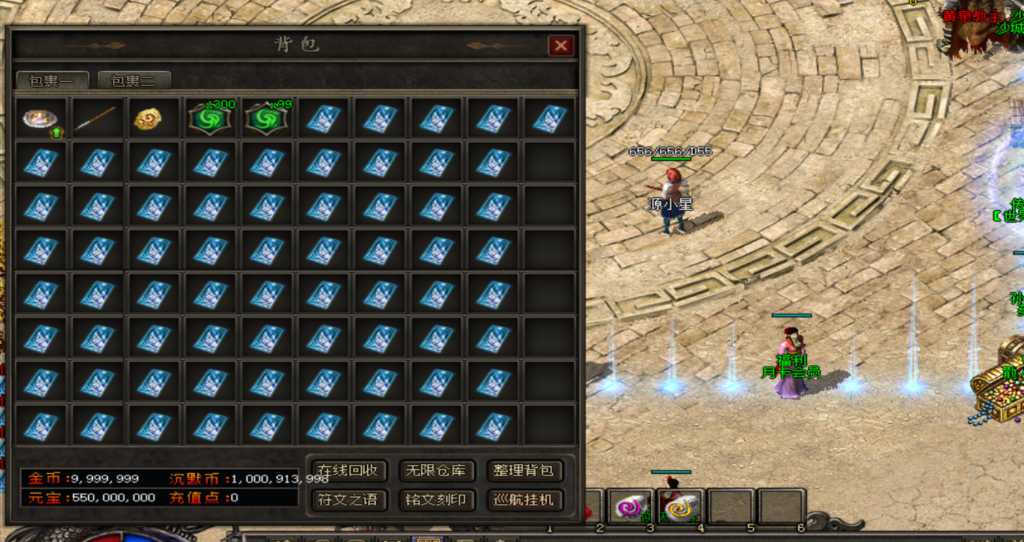Select the gold nugget item slot
Image resolution: width=1024 pixels, height=542 pixels.
pyautogui.click(x=152, y=119)
